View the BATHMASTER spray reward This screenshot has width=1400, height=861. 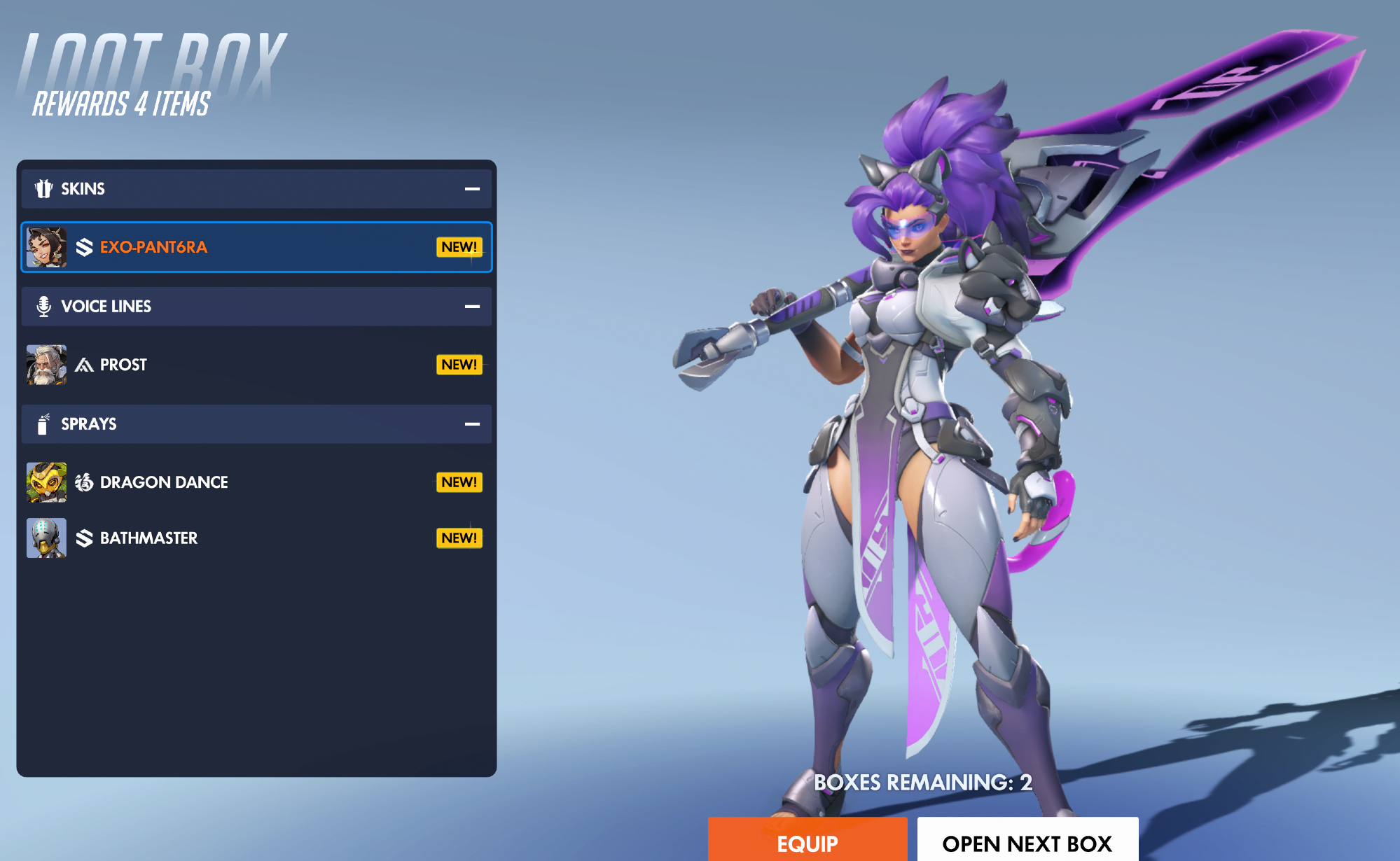(256, 538)
